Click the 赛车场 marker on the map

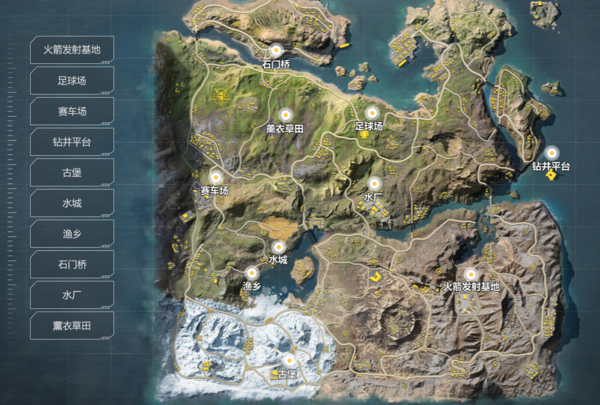tap(215, 176)
